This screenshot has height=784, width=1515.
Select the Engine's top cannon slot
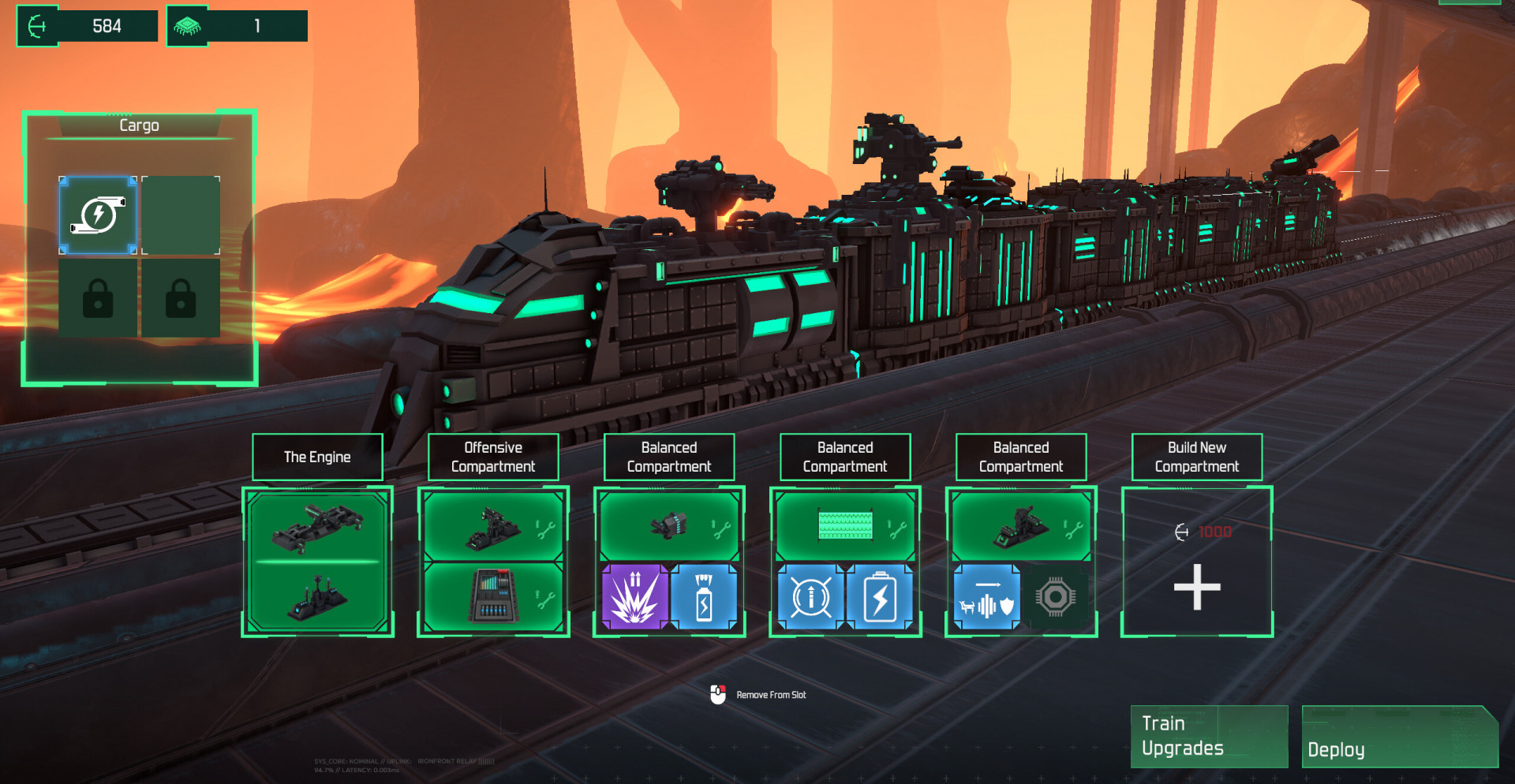(317, 527)
